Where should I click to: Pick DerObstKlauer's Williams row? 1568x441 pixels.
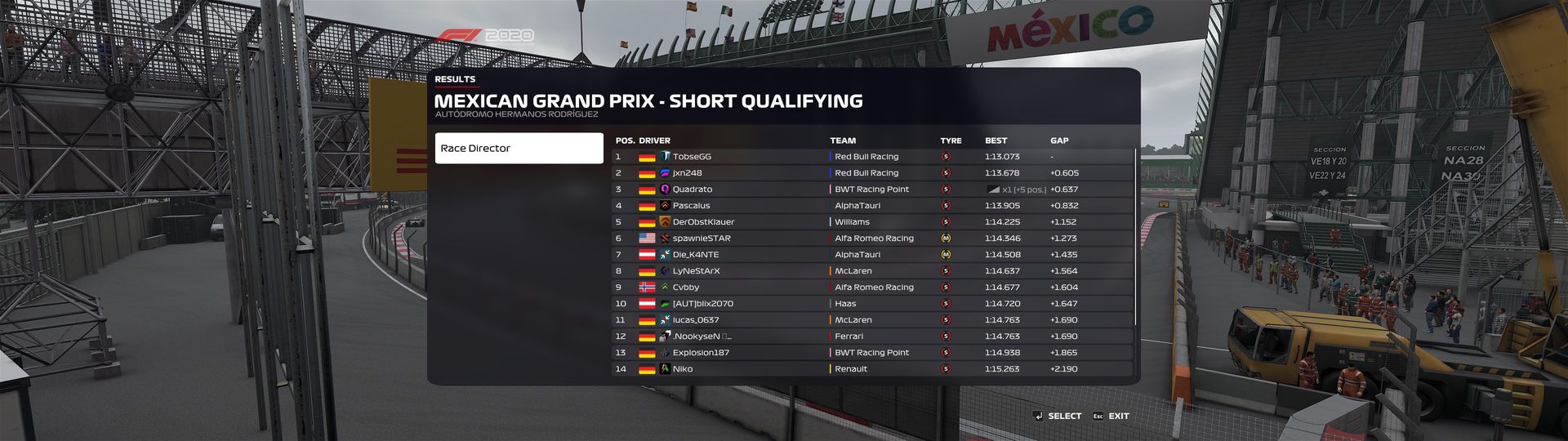[871, 222]
